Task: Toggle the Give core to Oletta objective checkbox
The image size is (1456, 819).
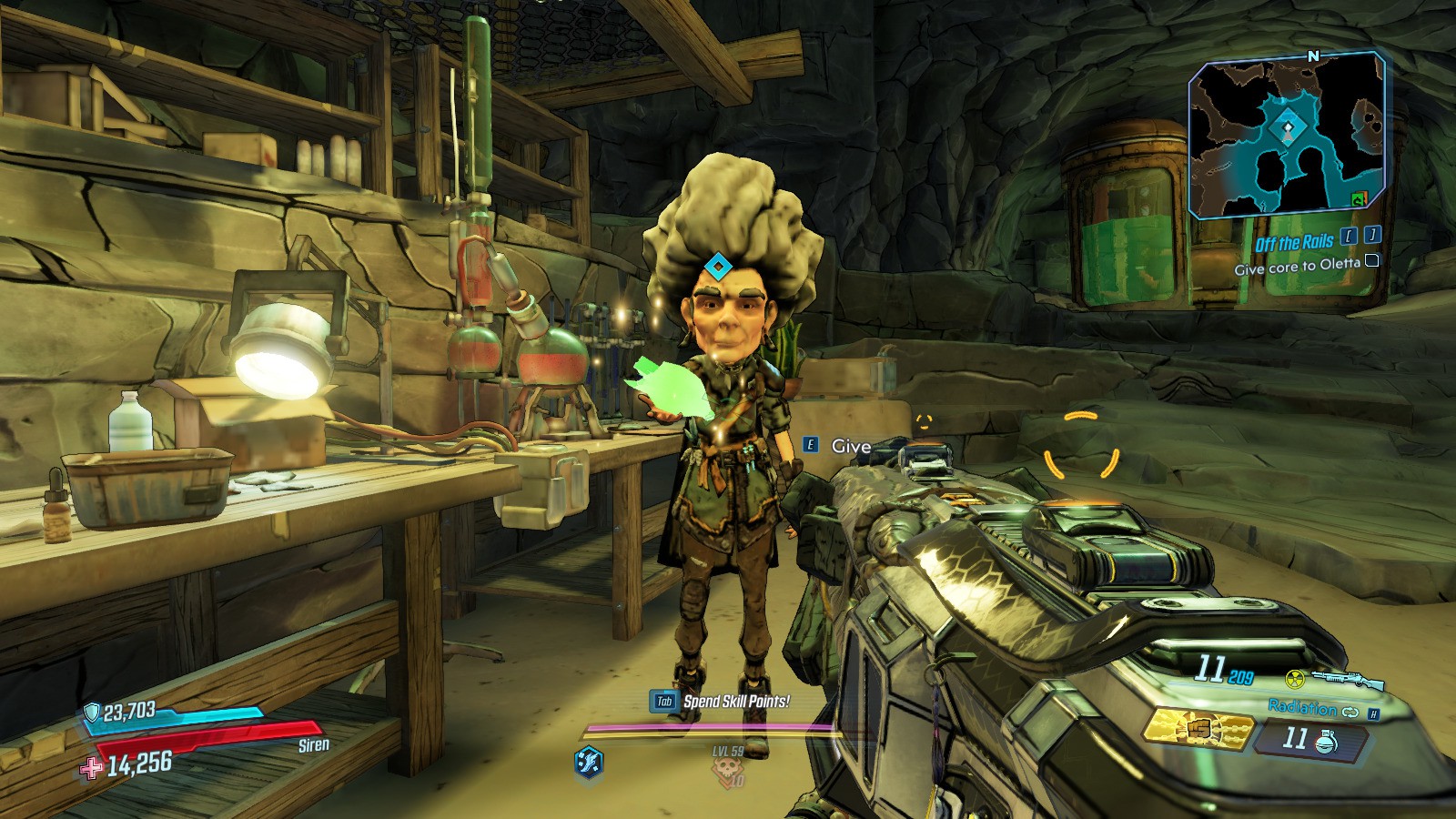Action: click(x=1372, y=261)
